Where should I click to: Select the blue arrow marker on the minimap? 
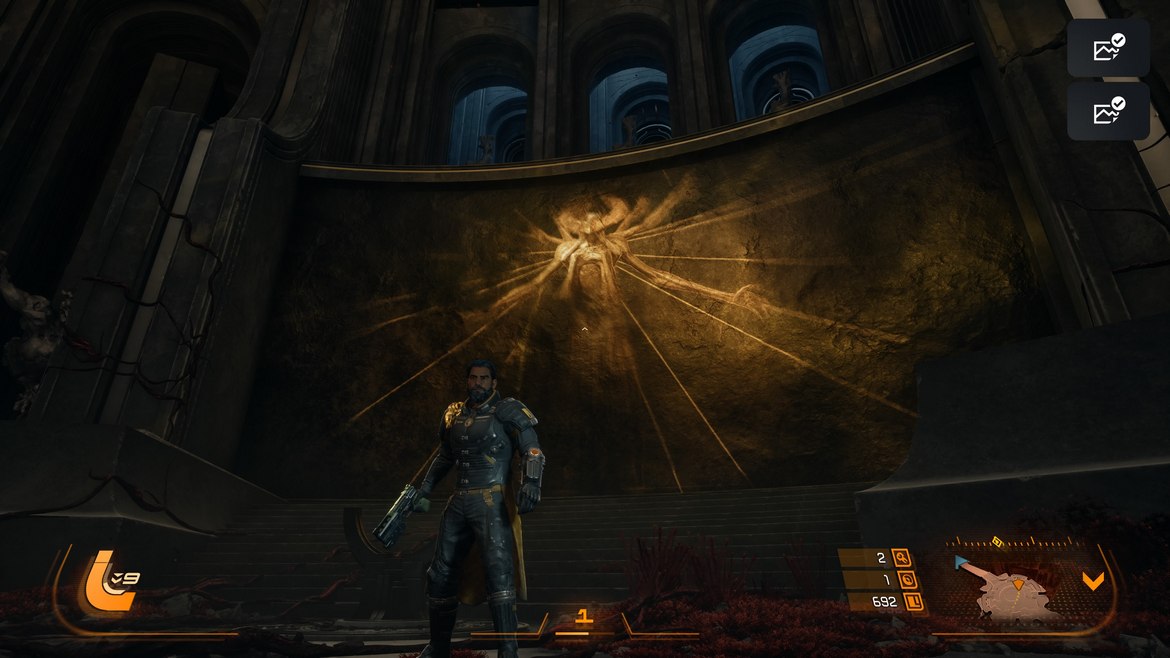(x=963, y=563)
